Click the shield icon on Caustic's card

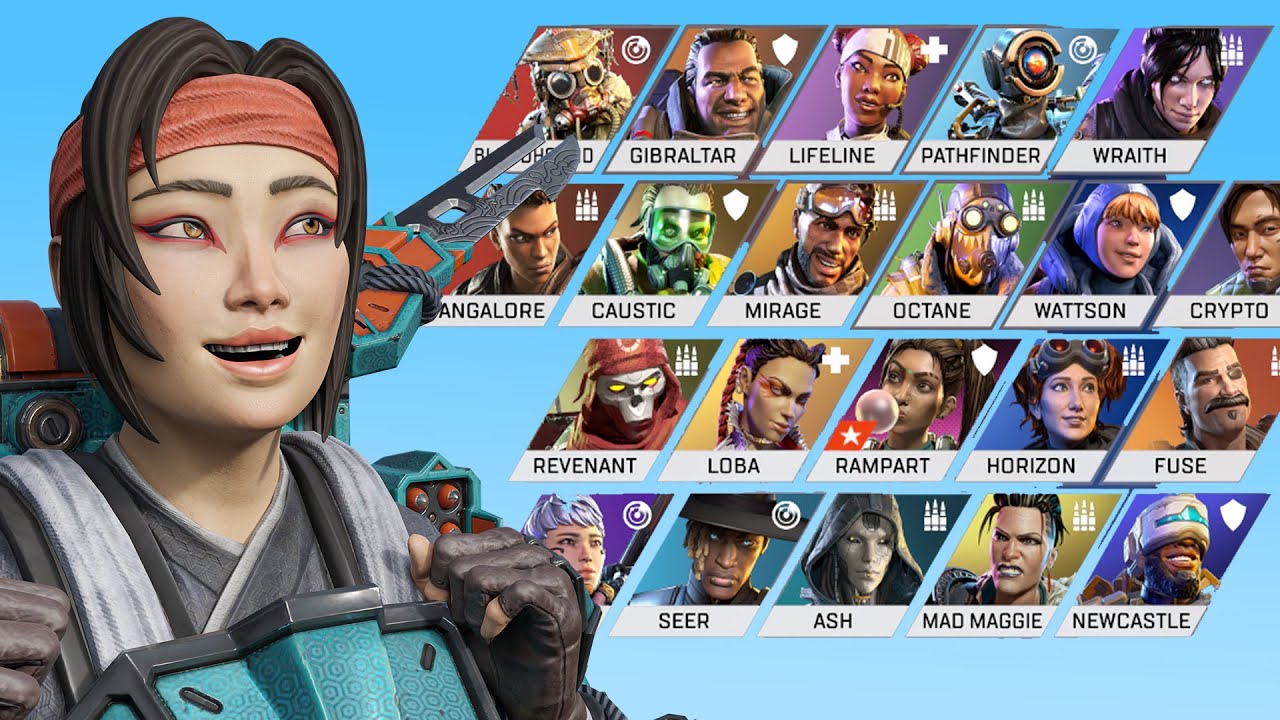(x=734, y=205)
